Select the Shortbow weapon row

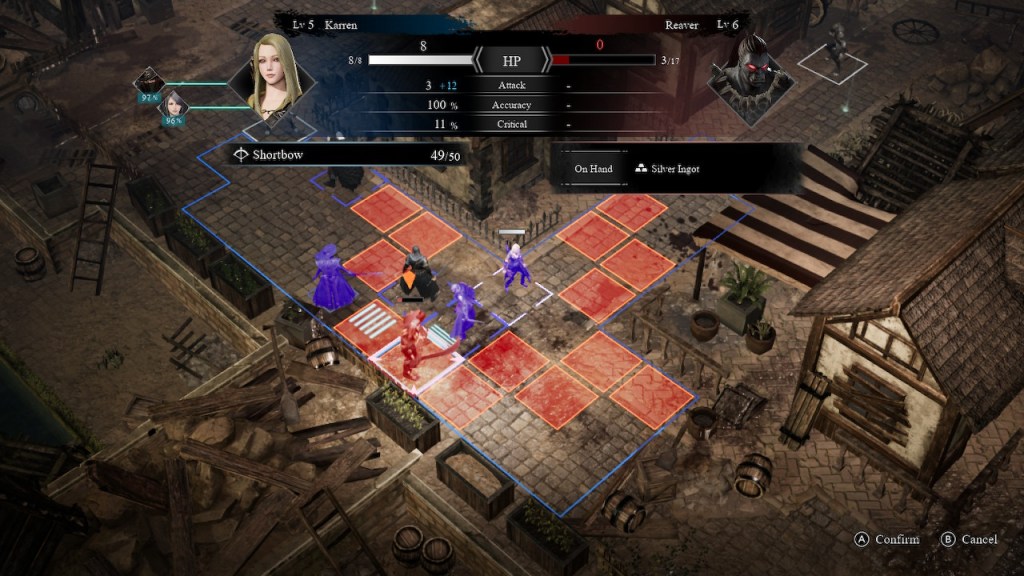pyautogui.click(x=345, y=155)
